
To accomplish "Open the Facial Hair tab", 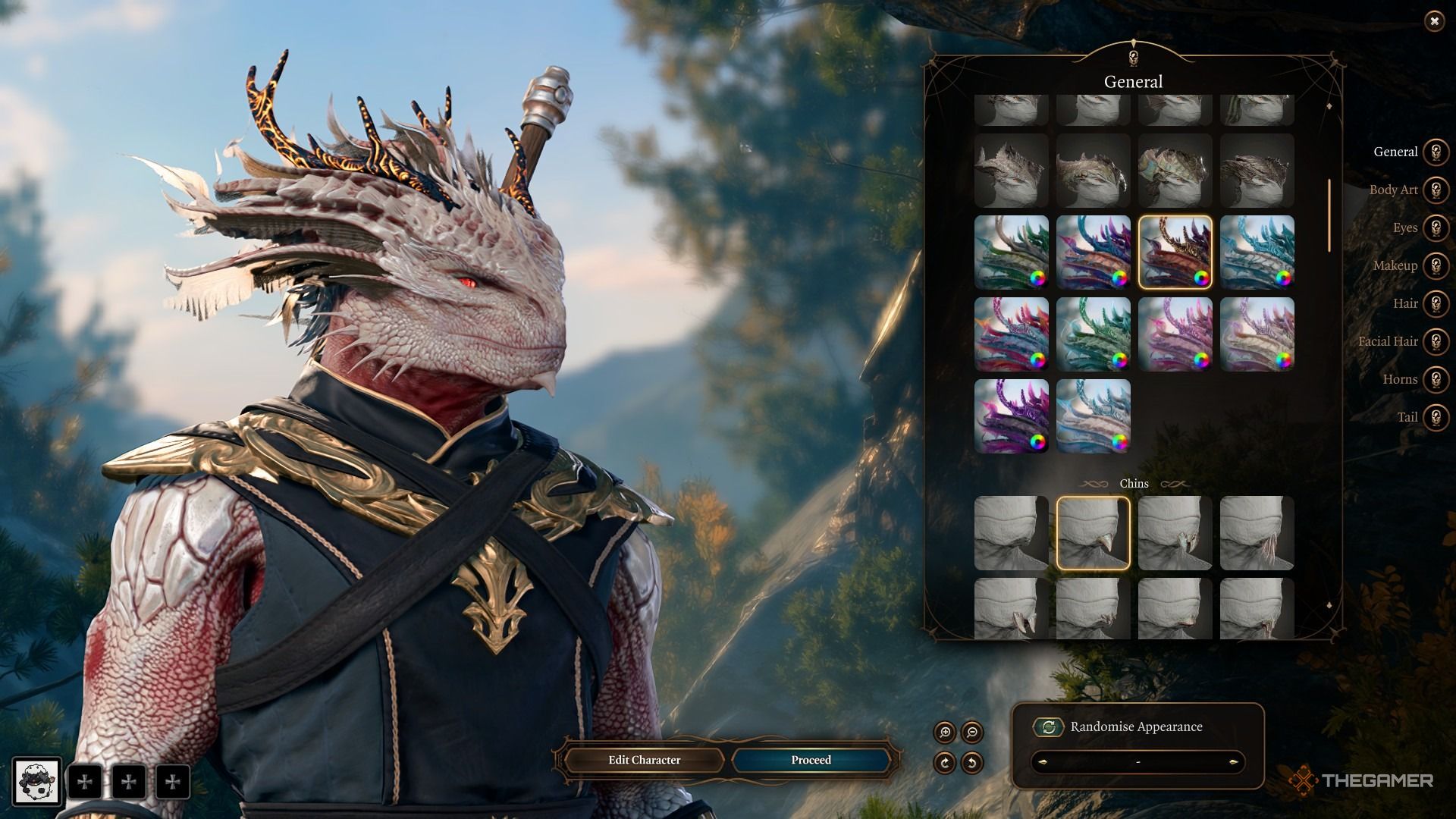I will (x=1436, y=341).
